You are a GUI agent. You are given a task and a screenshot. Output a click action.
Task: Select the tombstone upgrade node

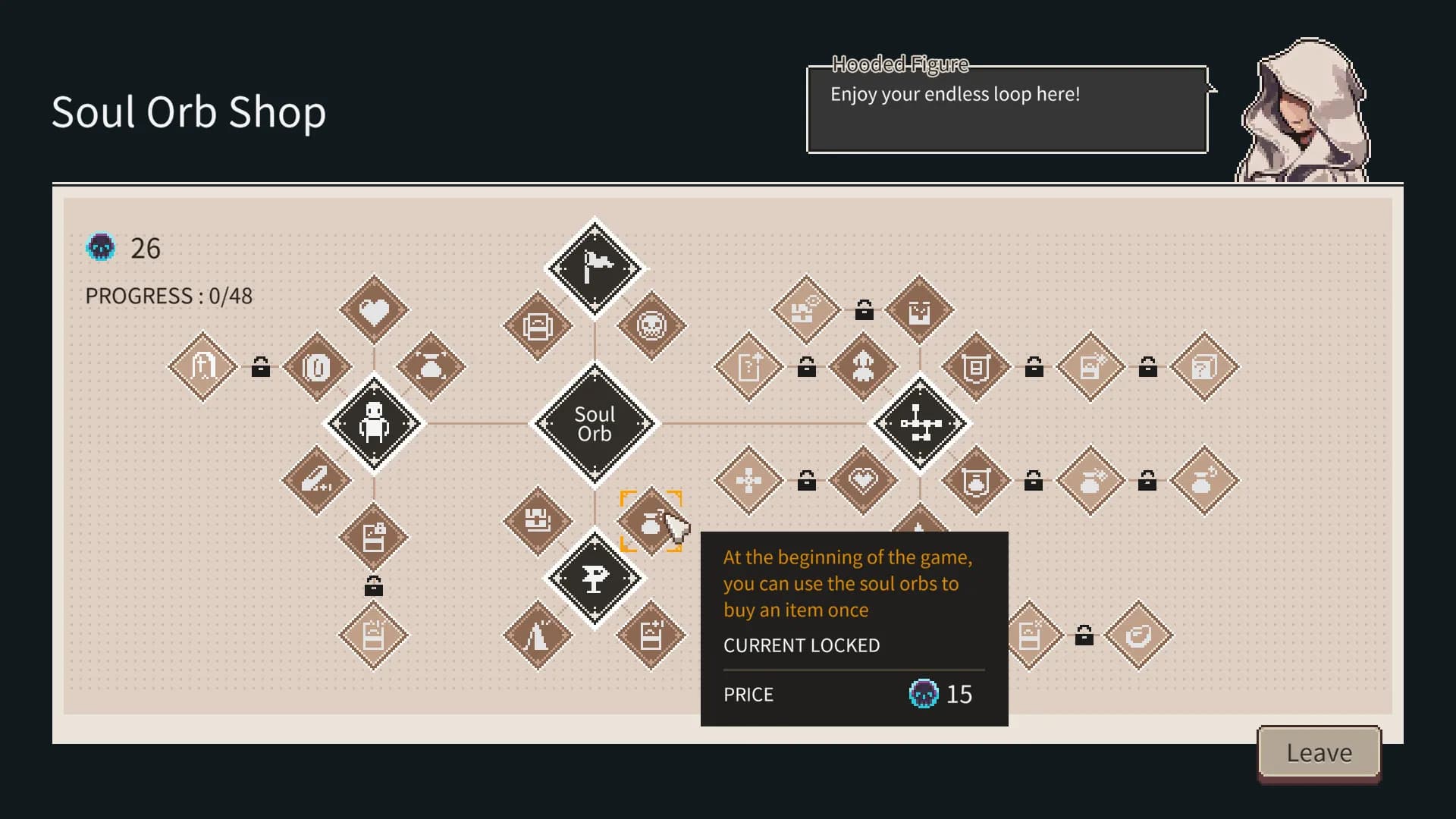coord(202,367)
